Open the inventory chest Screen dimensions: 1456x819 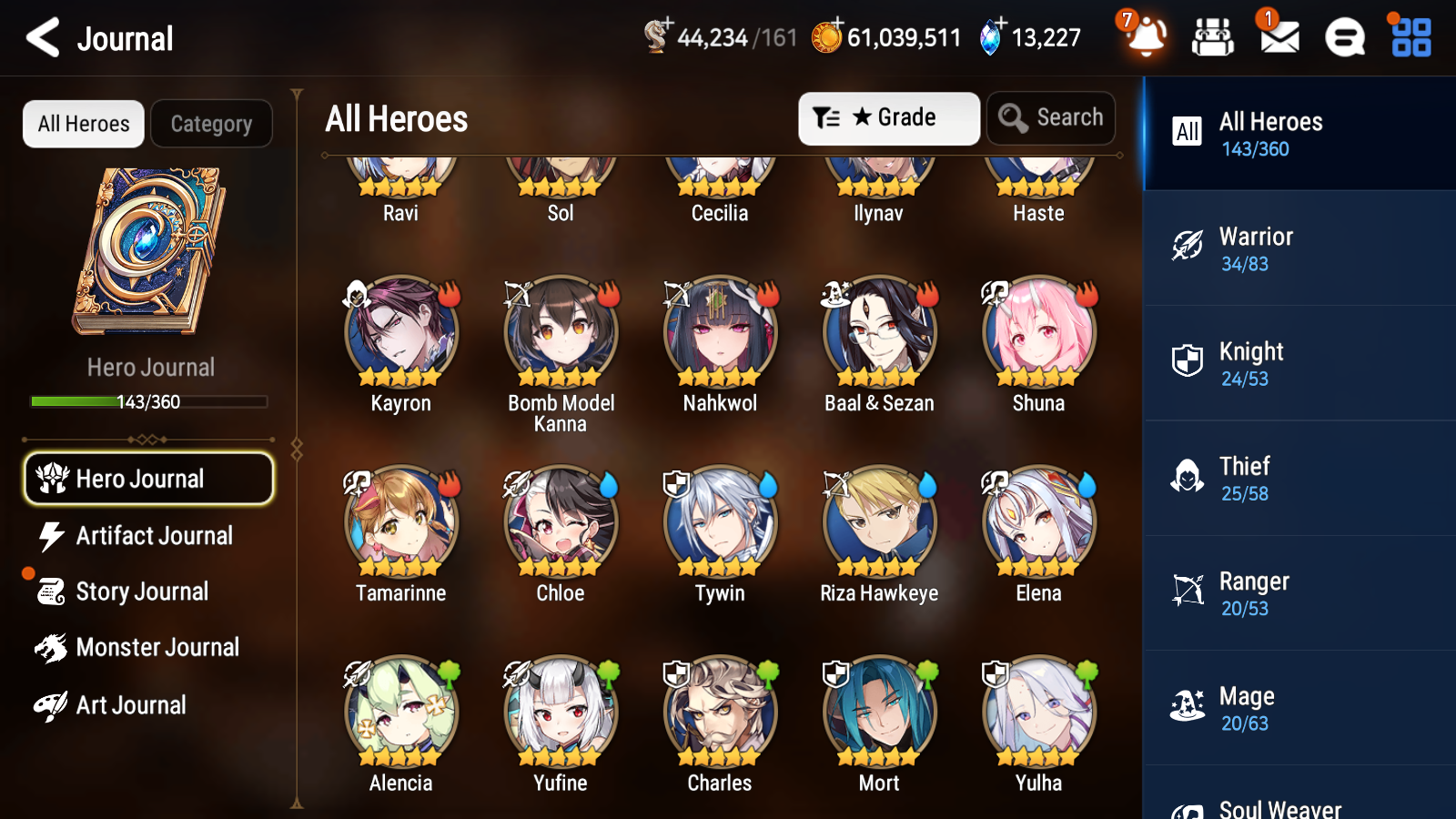click(x=1212, y=37)
